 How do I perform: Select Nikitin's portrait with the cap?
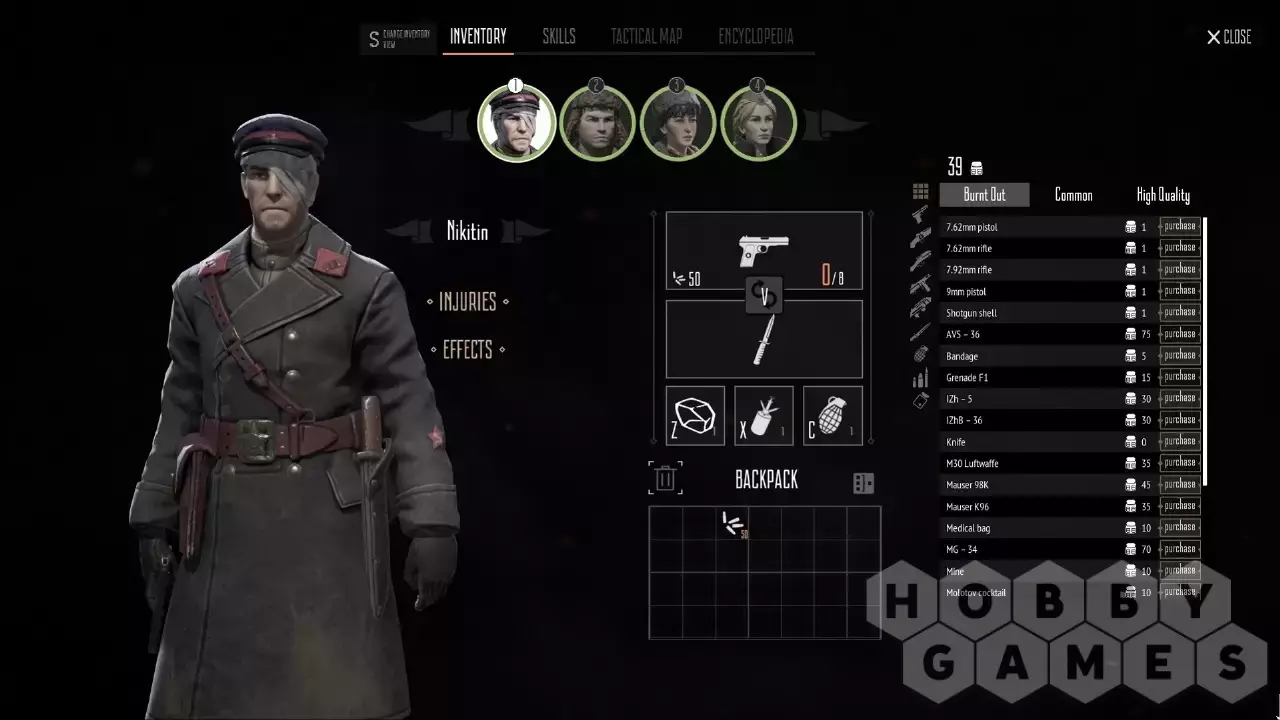[x=516, y=124]
